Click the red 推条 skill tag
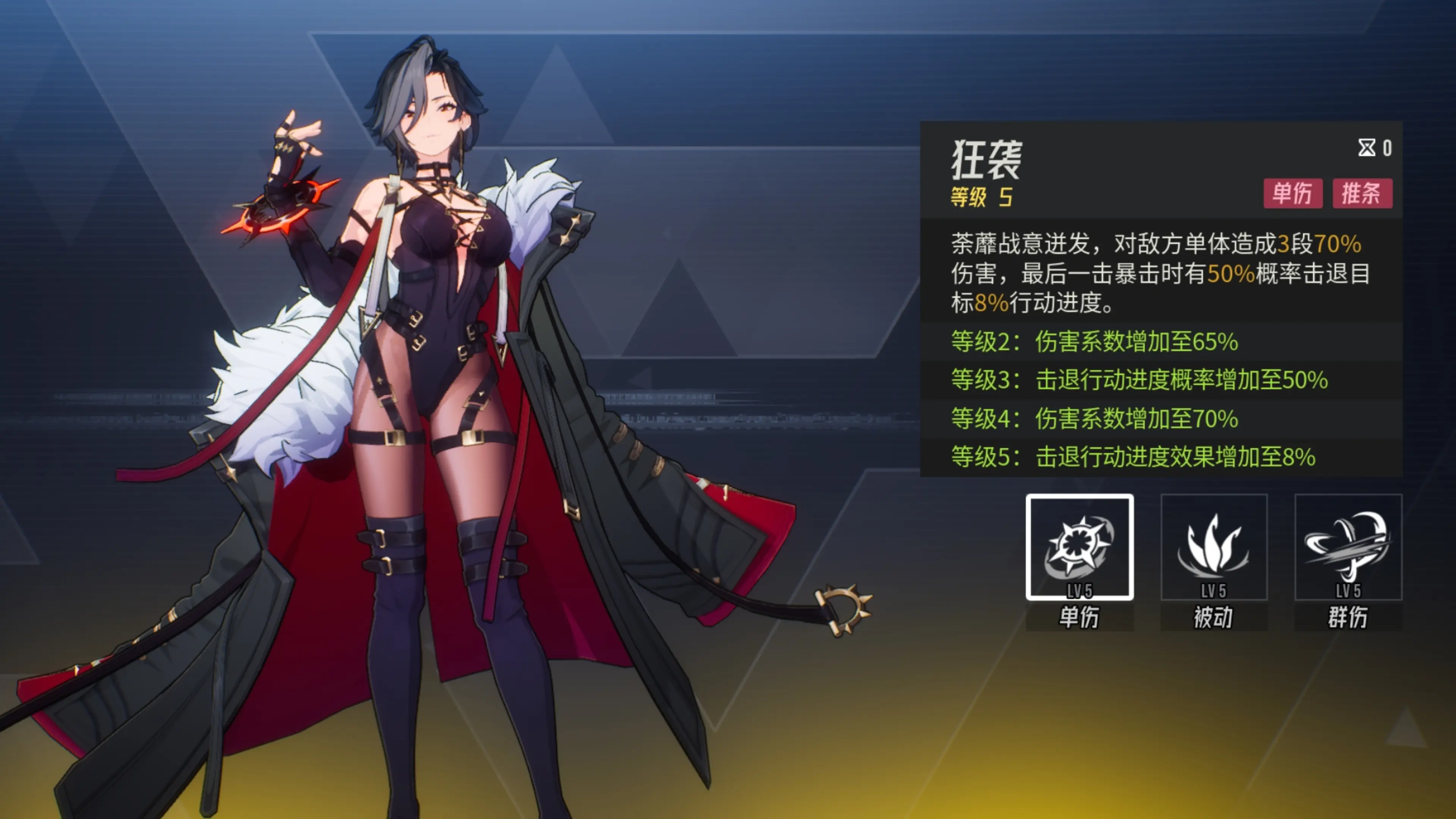Screen dimensions: 1456x819 tap(1362, 194)
